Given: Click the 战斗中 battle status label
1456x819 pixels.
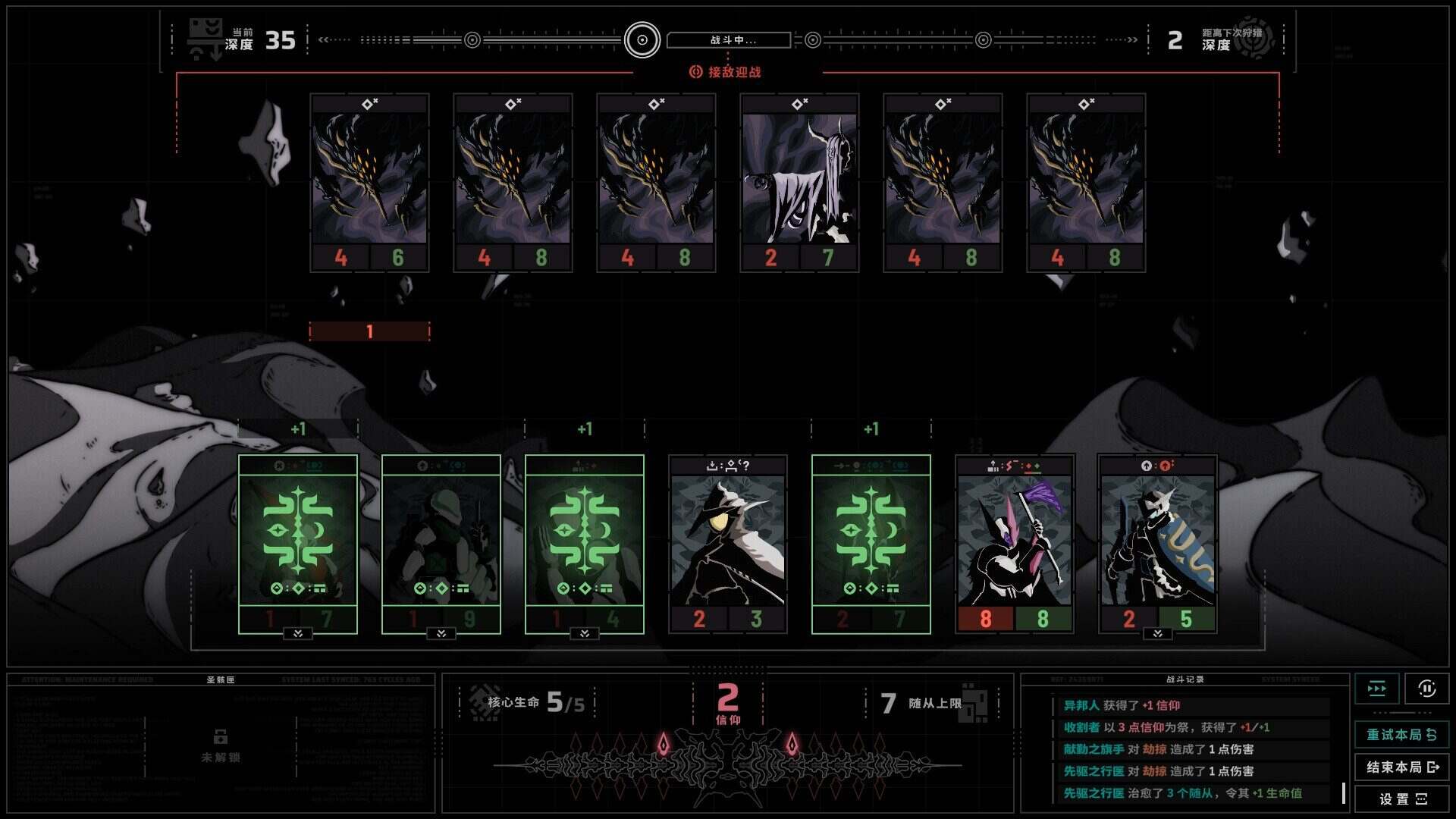Looking at the screenshot, I should pos(730,39).
